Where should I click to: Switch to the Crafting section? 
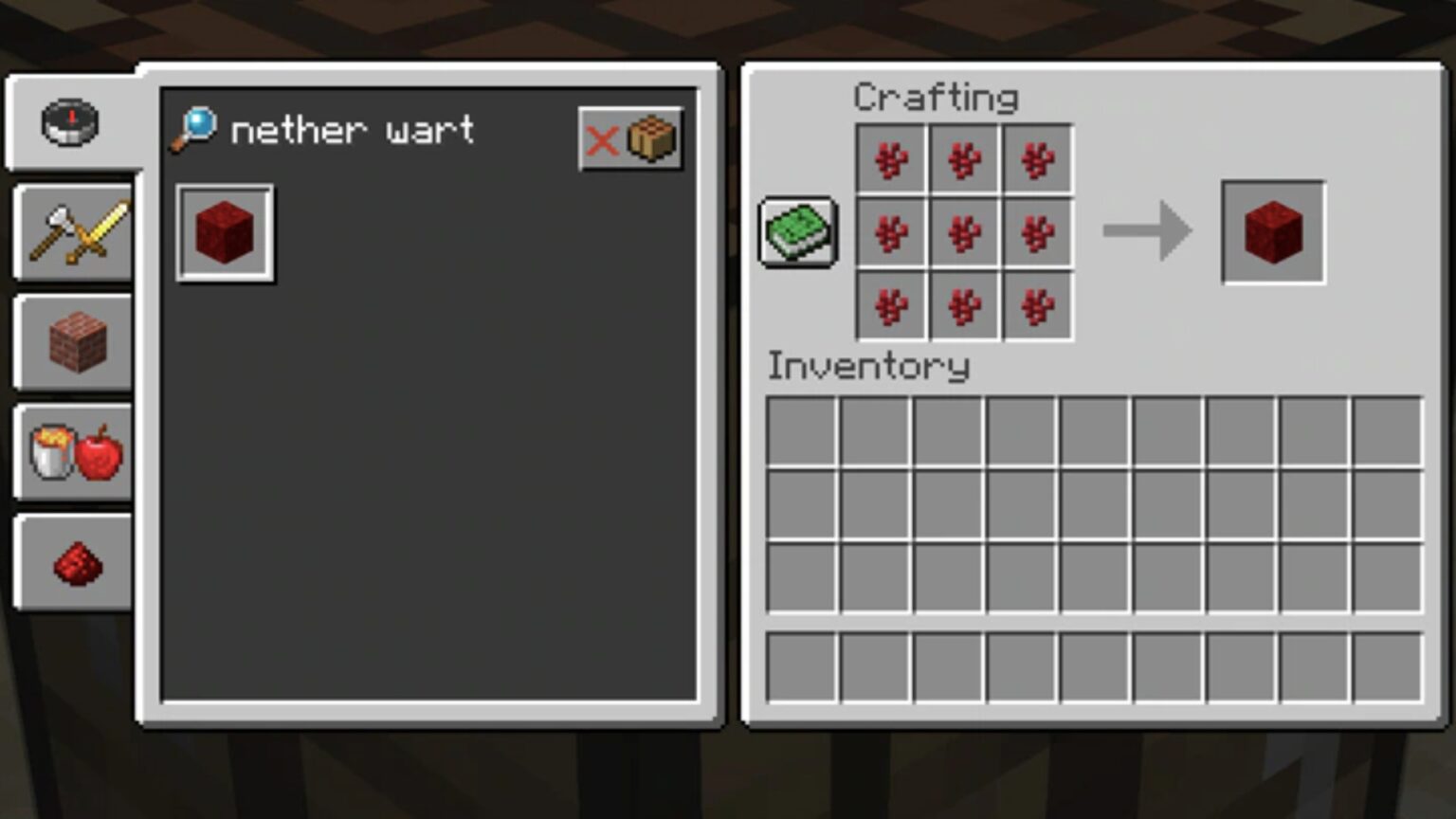937,97
